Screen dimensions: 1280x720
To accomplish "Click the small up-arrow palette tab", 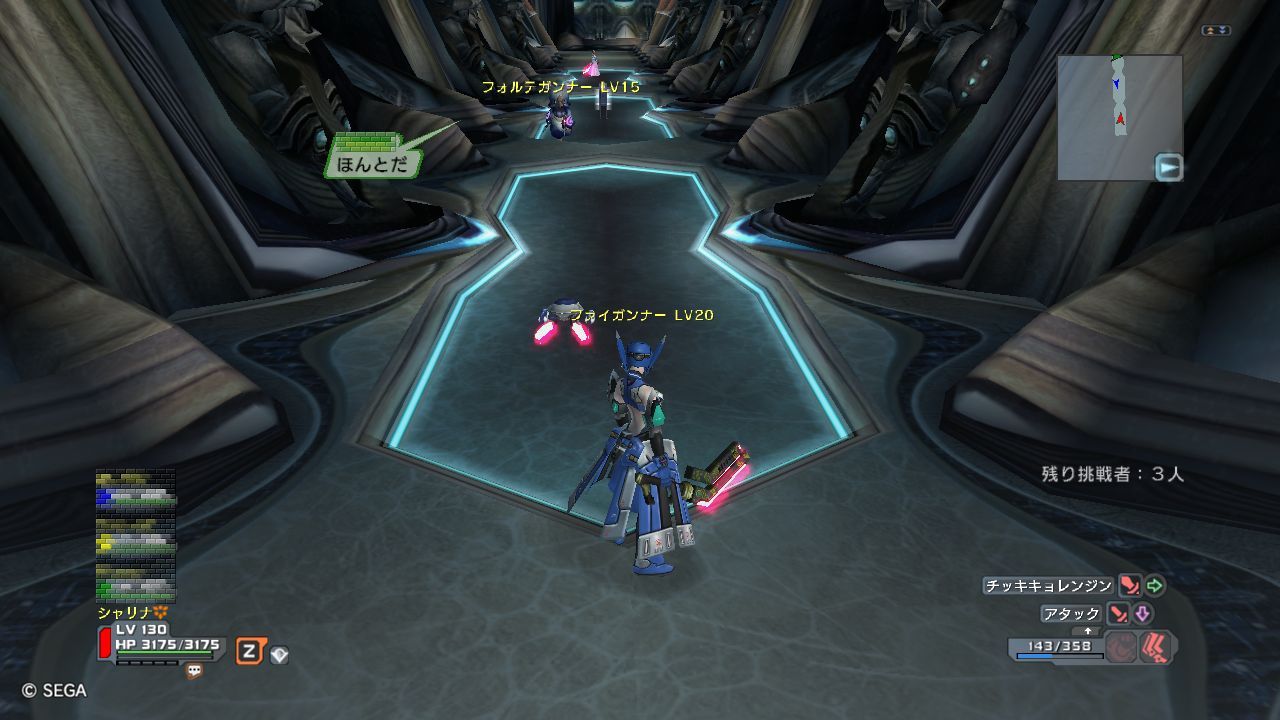I will click(1088, 631).
